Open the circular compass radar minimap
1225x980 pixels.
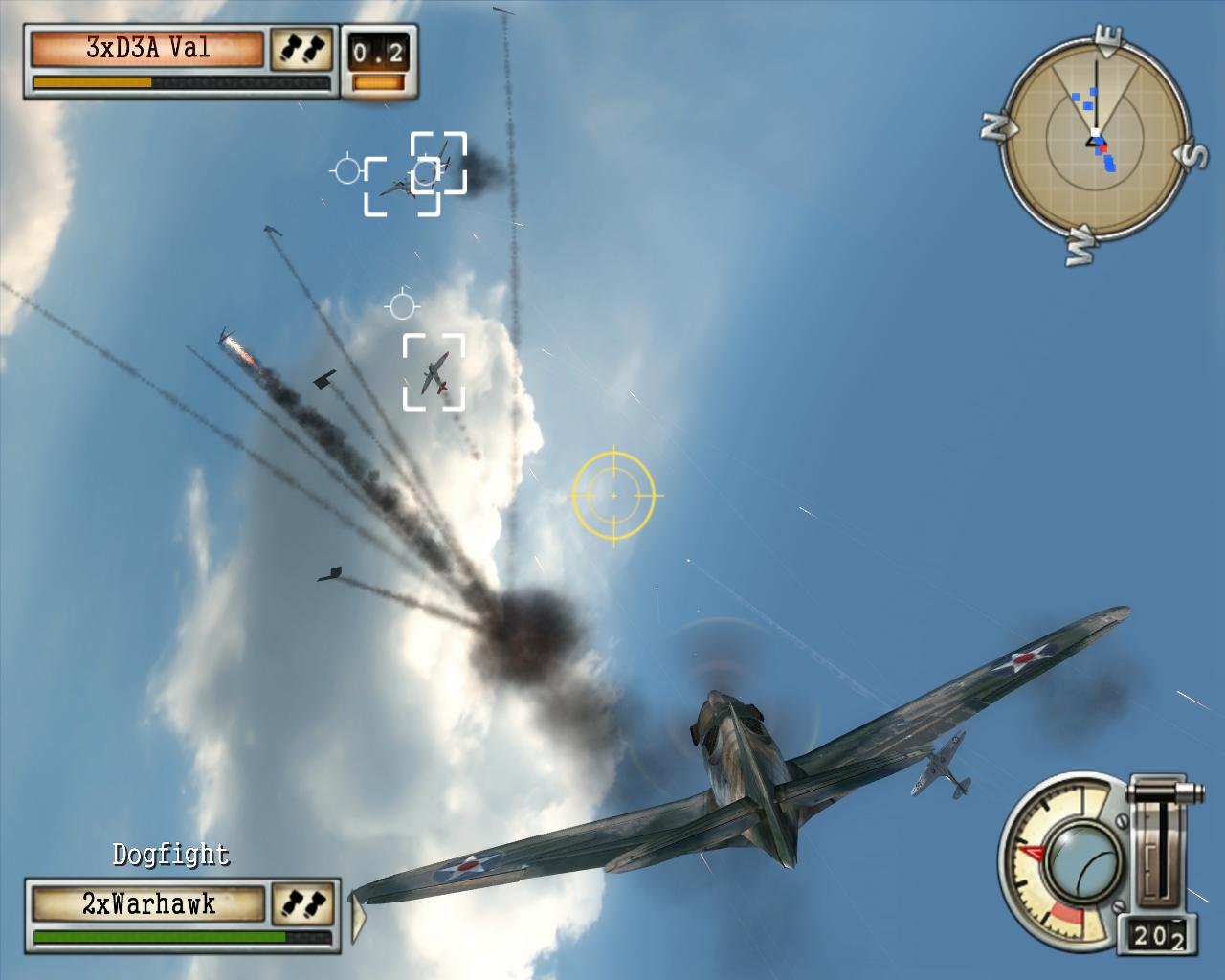coord(1096,144)
